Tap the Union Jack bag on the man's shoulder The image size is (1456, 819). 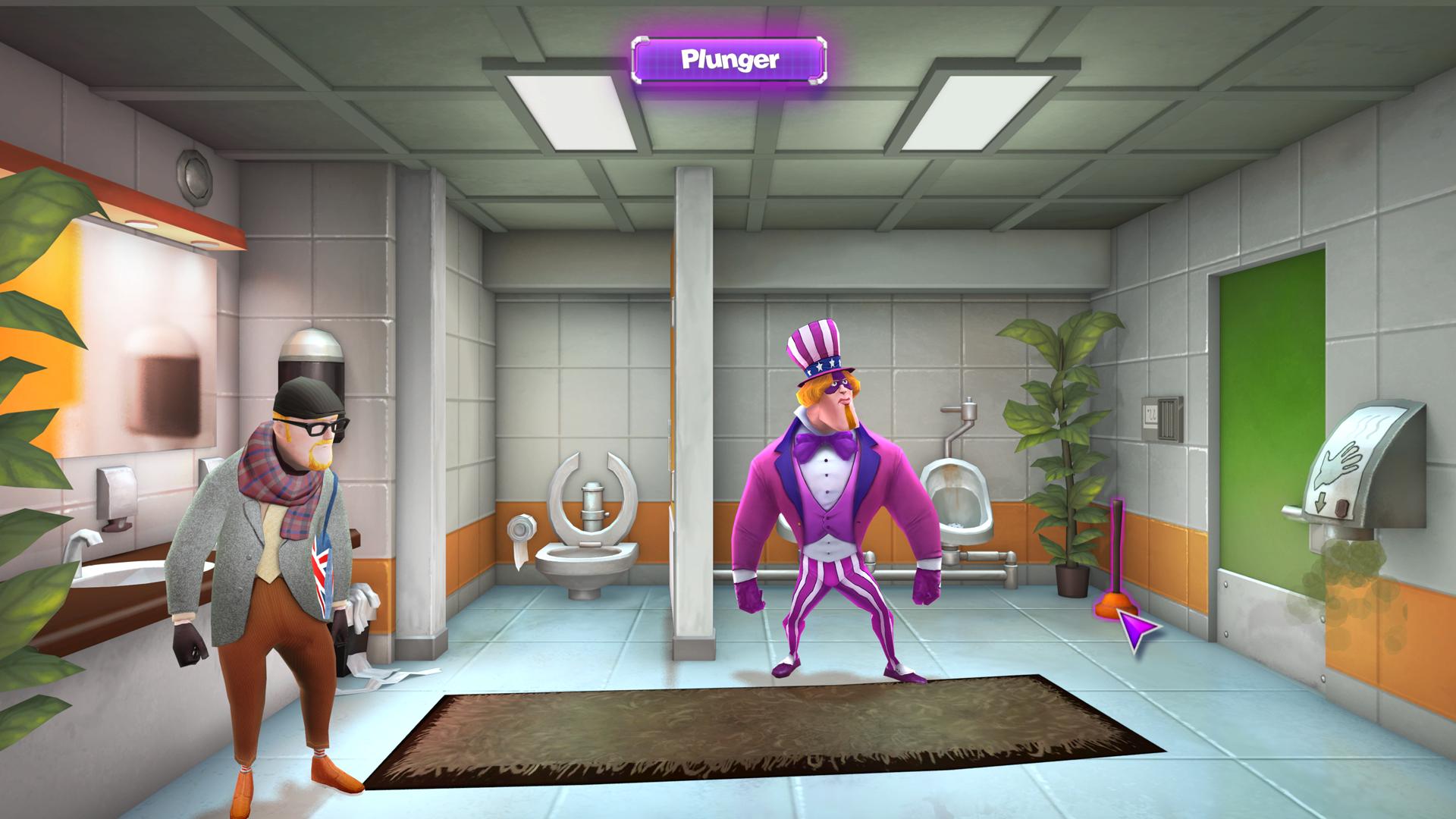(x=325, y=573)
